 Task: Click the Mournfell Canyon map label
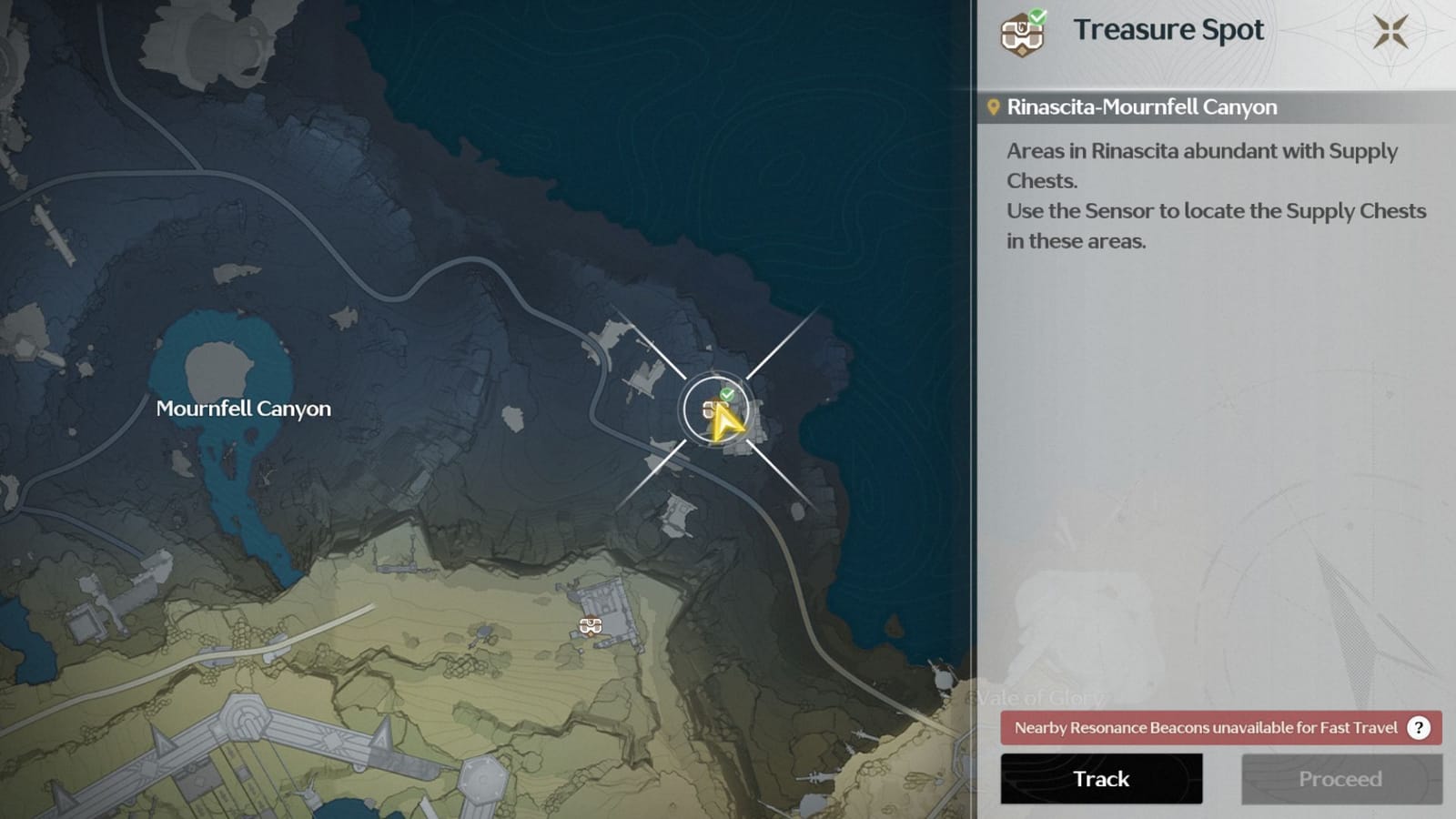(x=243, y=409)
